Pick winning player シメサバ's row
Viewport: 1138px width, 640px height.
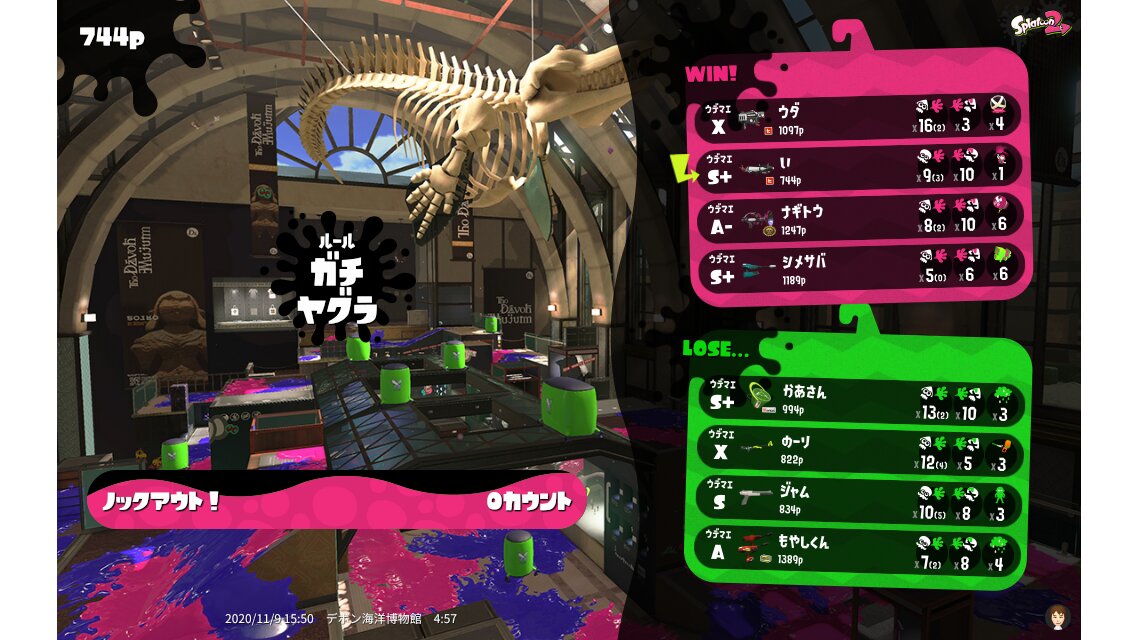(x=860, y=266)
